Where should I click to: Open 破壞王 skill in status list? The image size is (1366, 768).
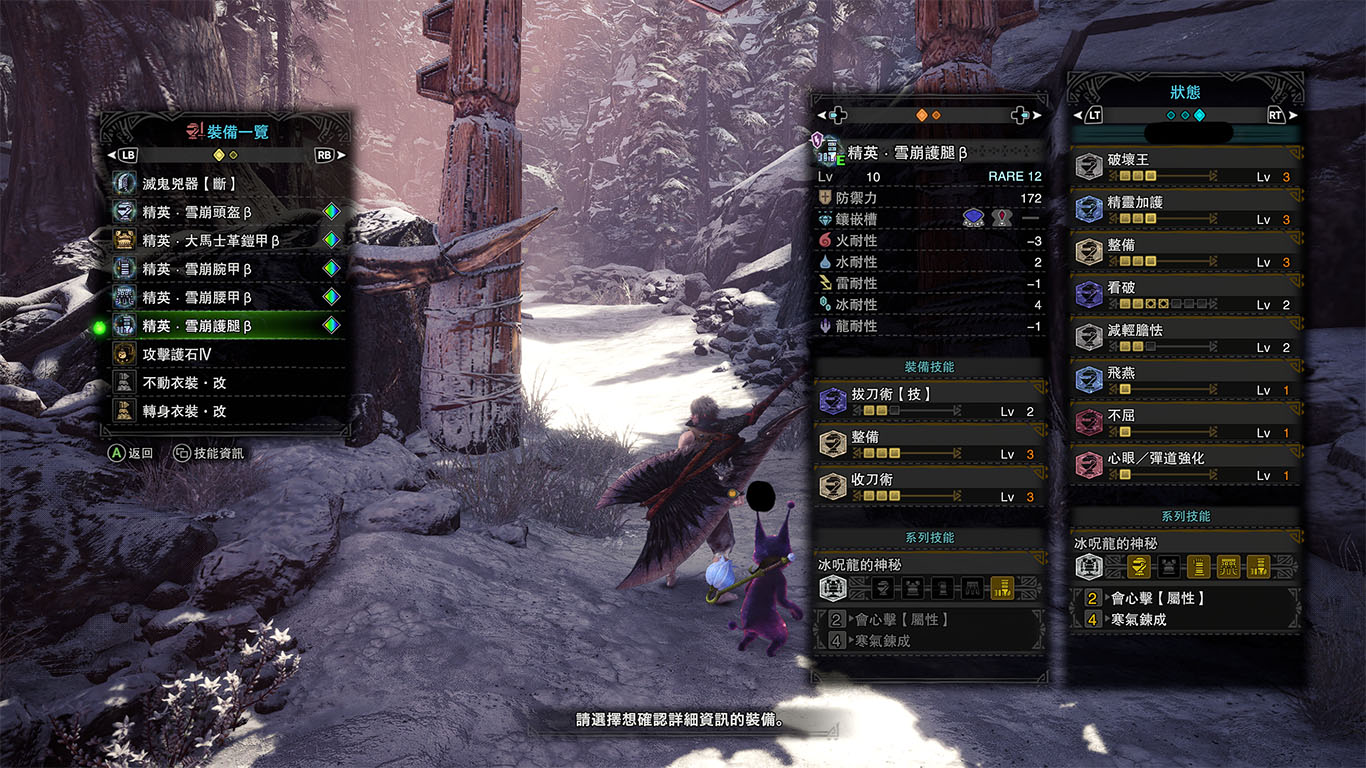point(1185,167)
